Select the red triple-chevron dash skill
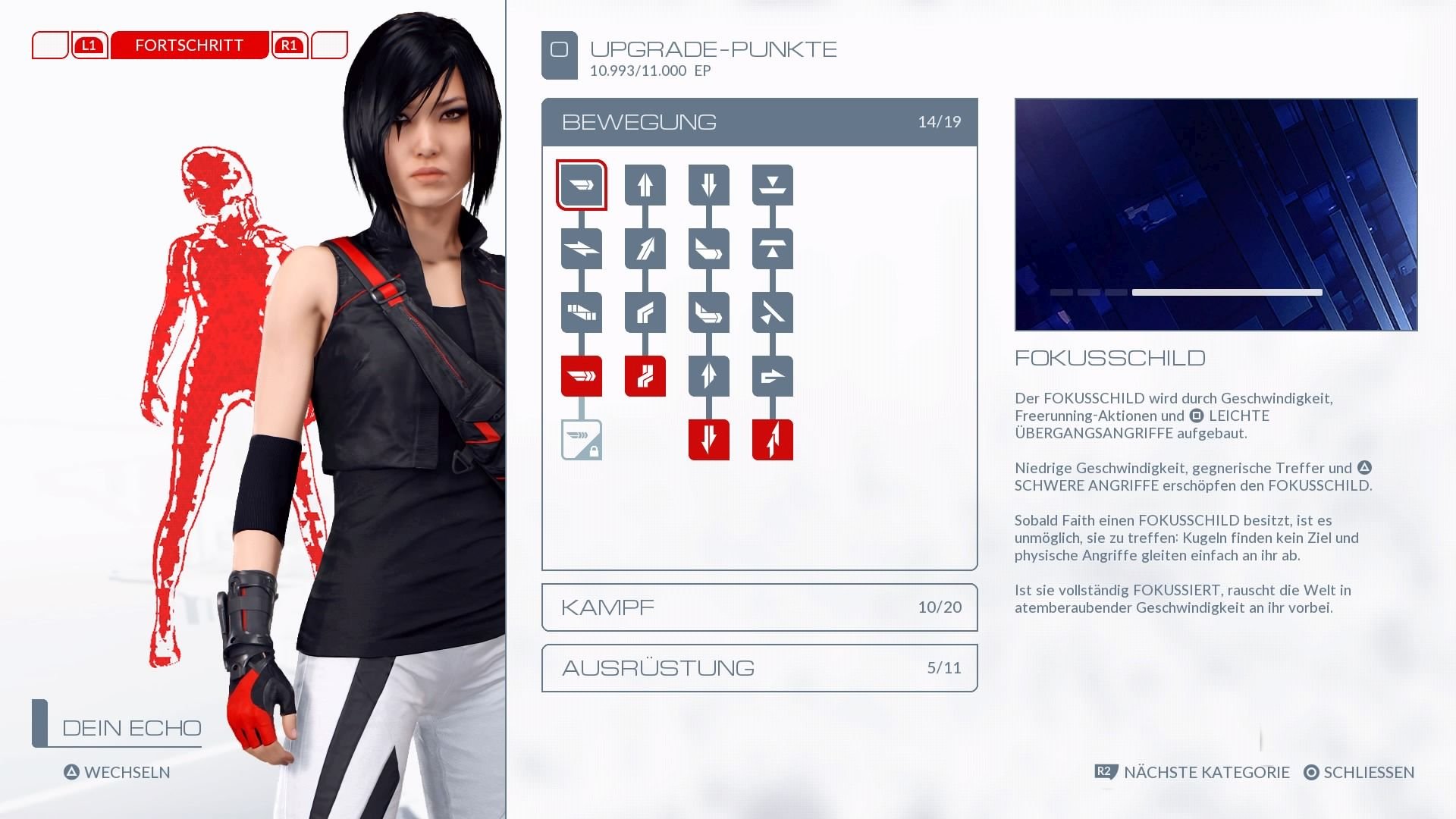 pyautogui.click(x=581, y=375)
